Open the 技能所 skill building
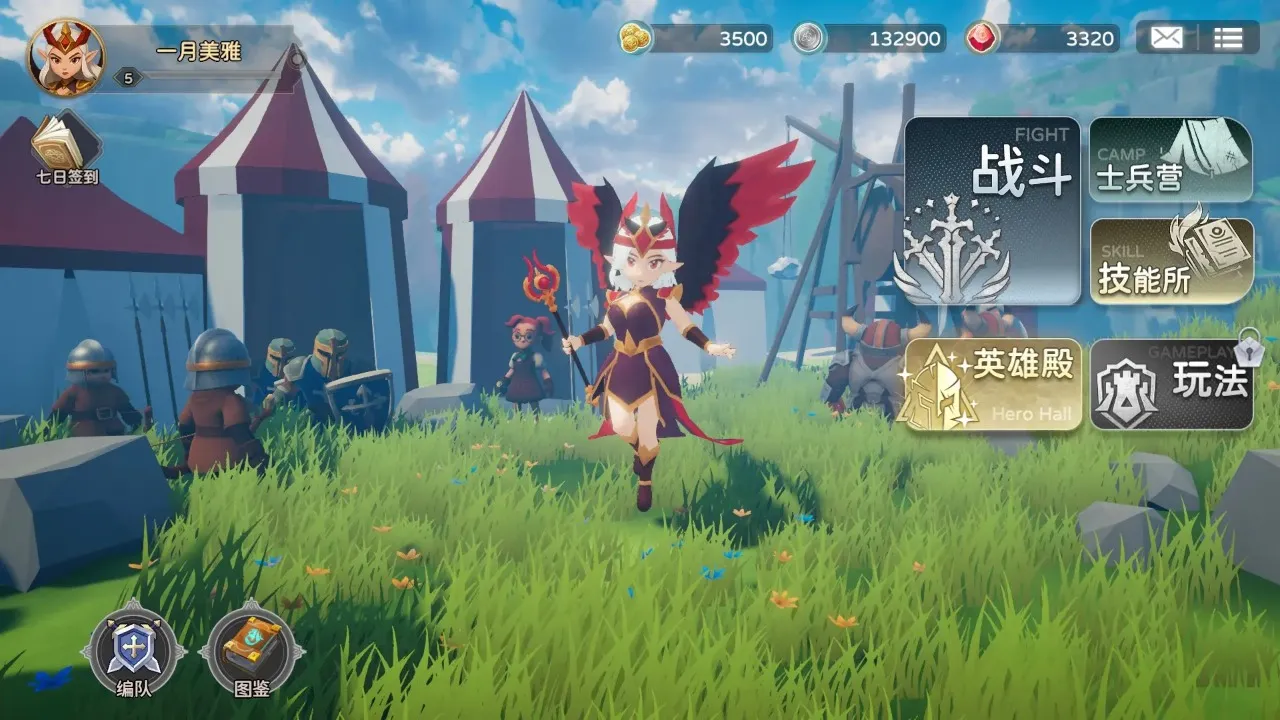Image resolution: width=1280 pixels, height=720 pixels. pyautogui.click(x=1170, y=262)
